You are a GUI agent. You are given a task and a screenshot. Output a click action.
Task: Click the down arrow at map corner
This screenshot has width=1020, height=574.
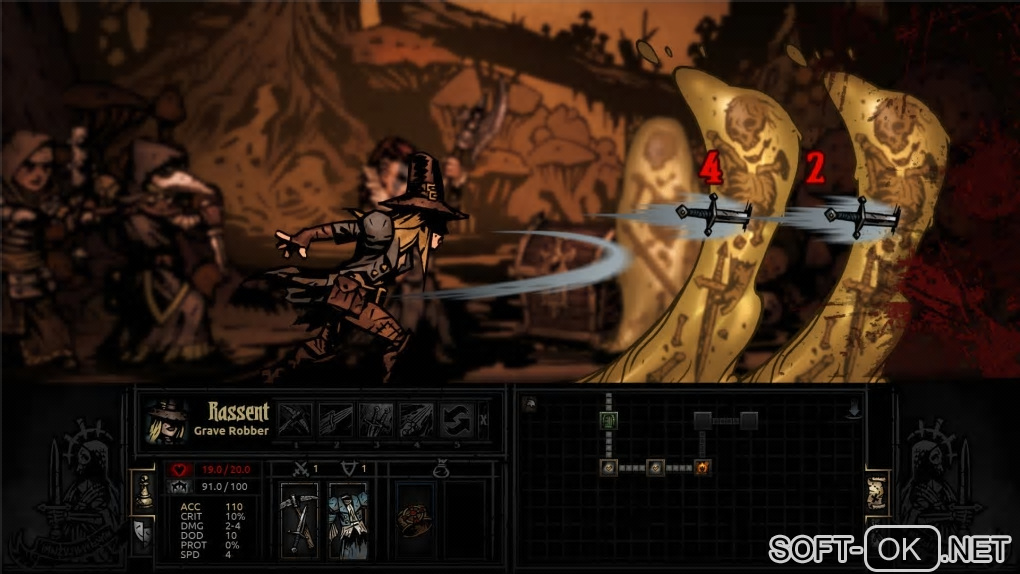pyautogui.click(x=854, y=410)
